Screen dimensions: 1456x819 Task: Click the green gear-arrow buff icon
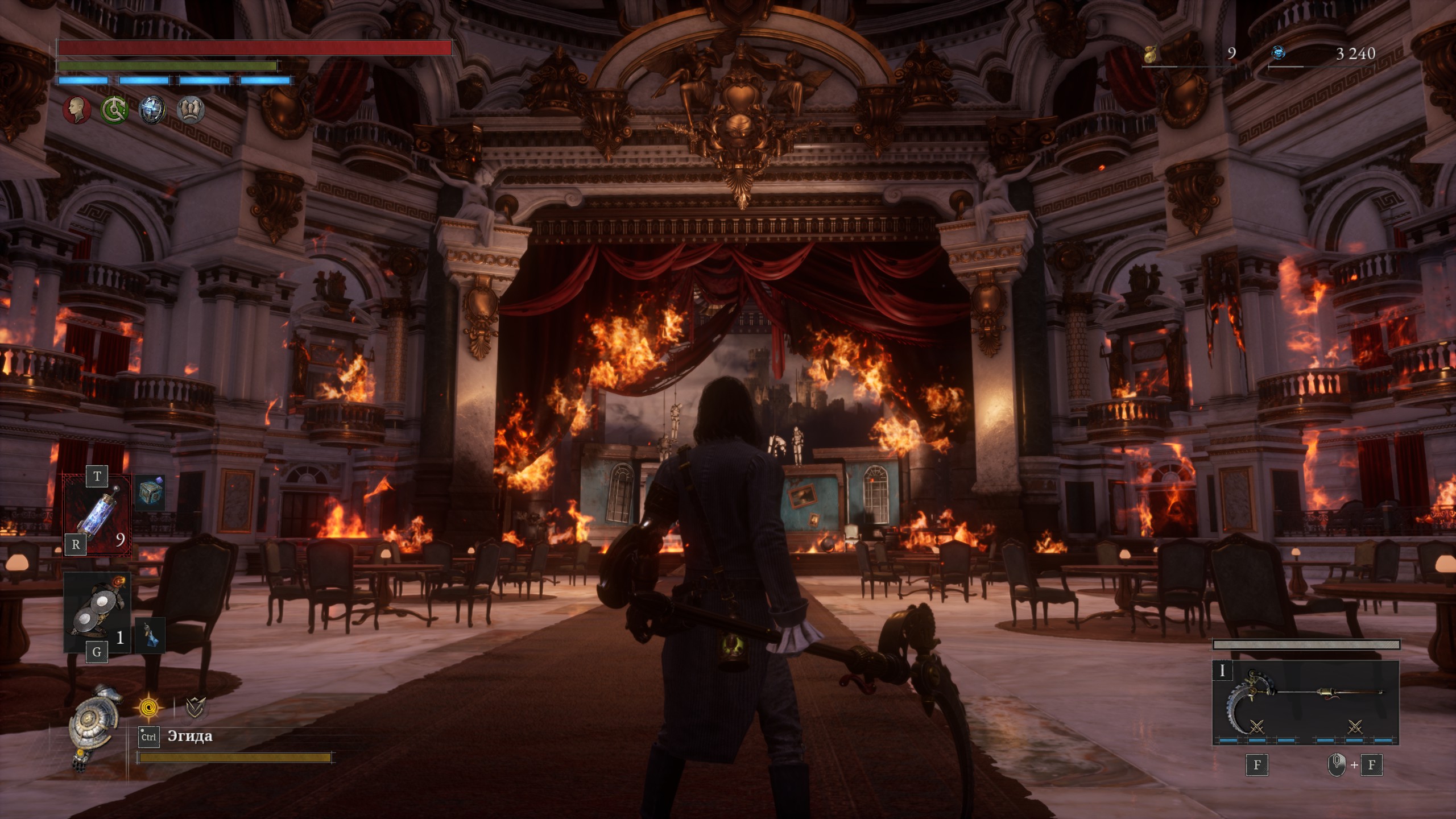coord(114,109)
